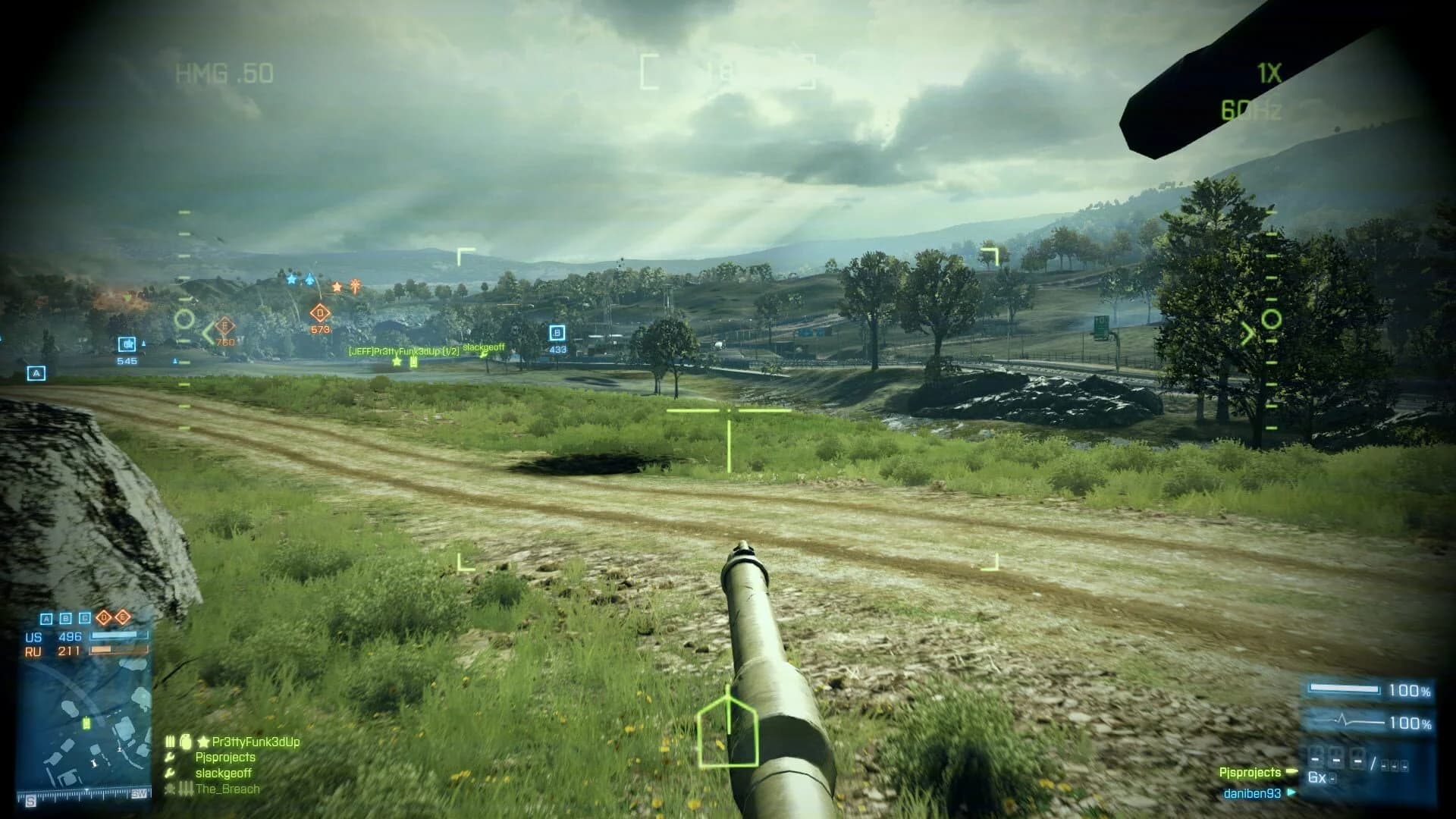Select the blue jet icon above the hills
1456x819 pixels.
click(x=309, y=278)
